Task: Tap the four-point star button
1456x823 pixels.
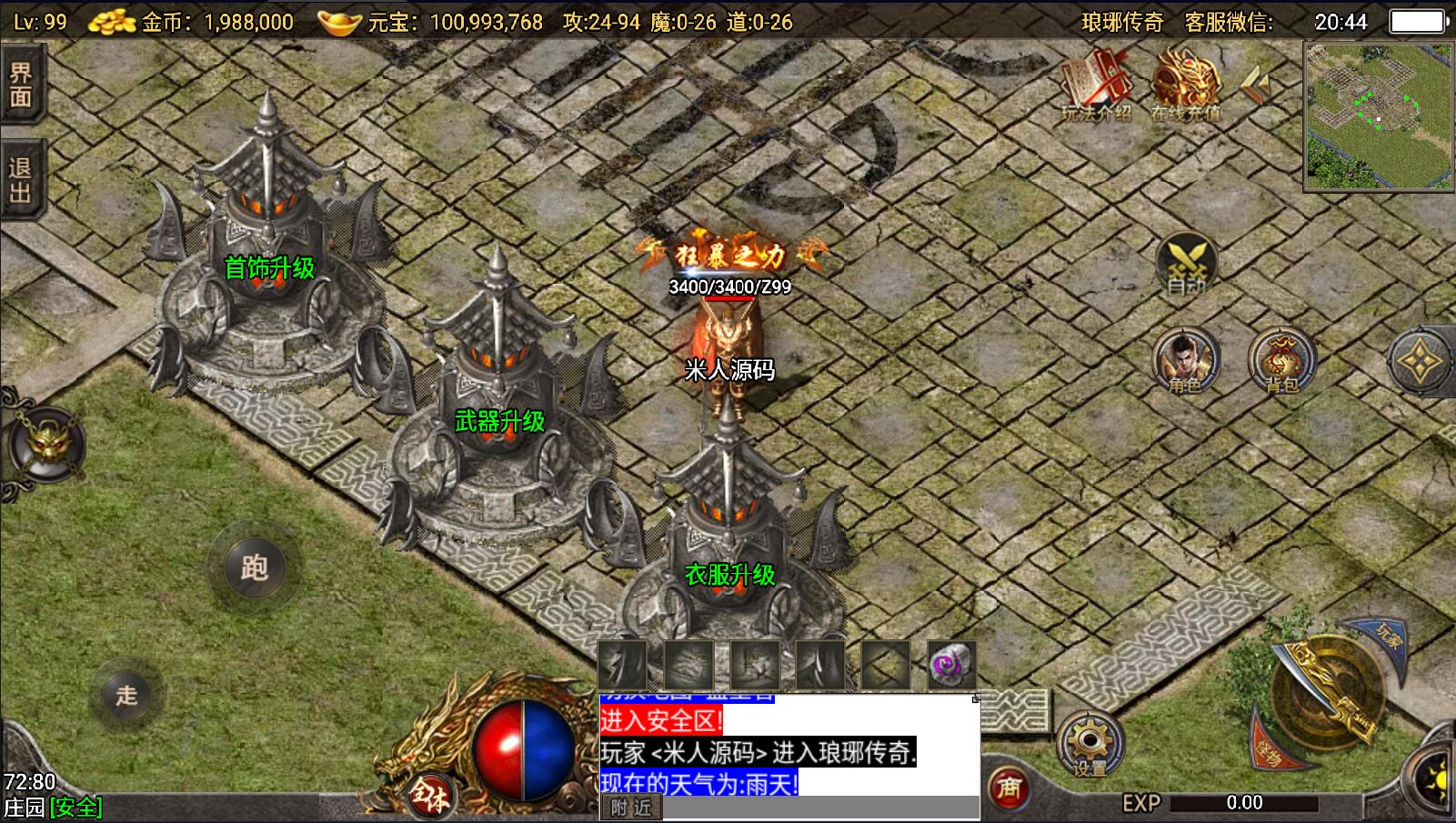Action: [1420, 361]
